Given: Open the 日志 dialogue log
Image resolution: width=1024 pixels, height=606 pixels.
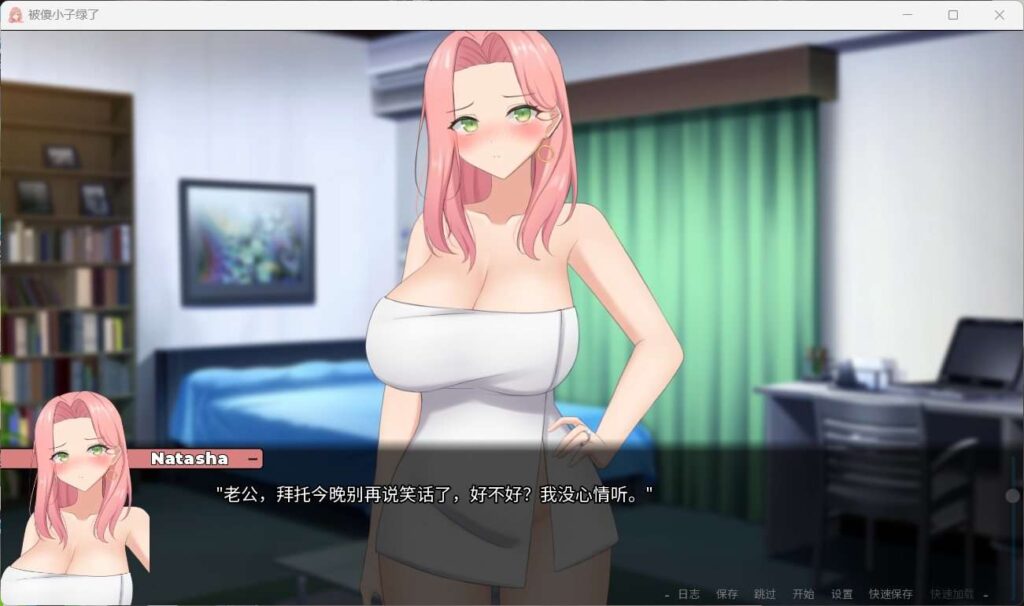Looking at the screenshot, I should click(688, 594).
